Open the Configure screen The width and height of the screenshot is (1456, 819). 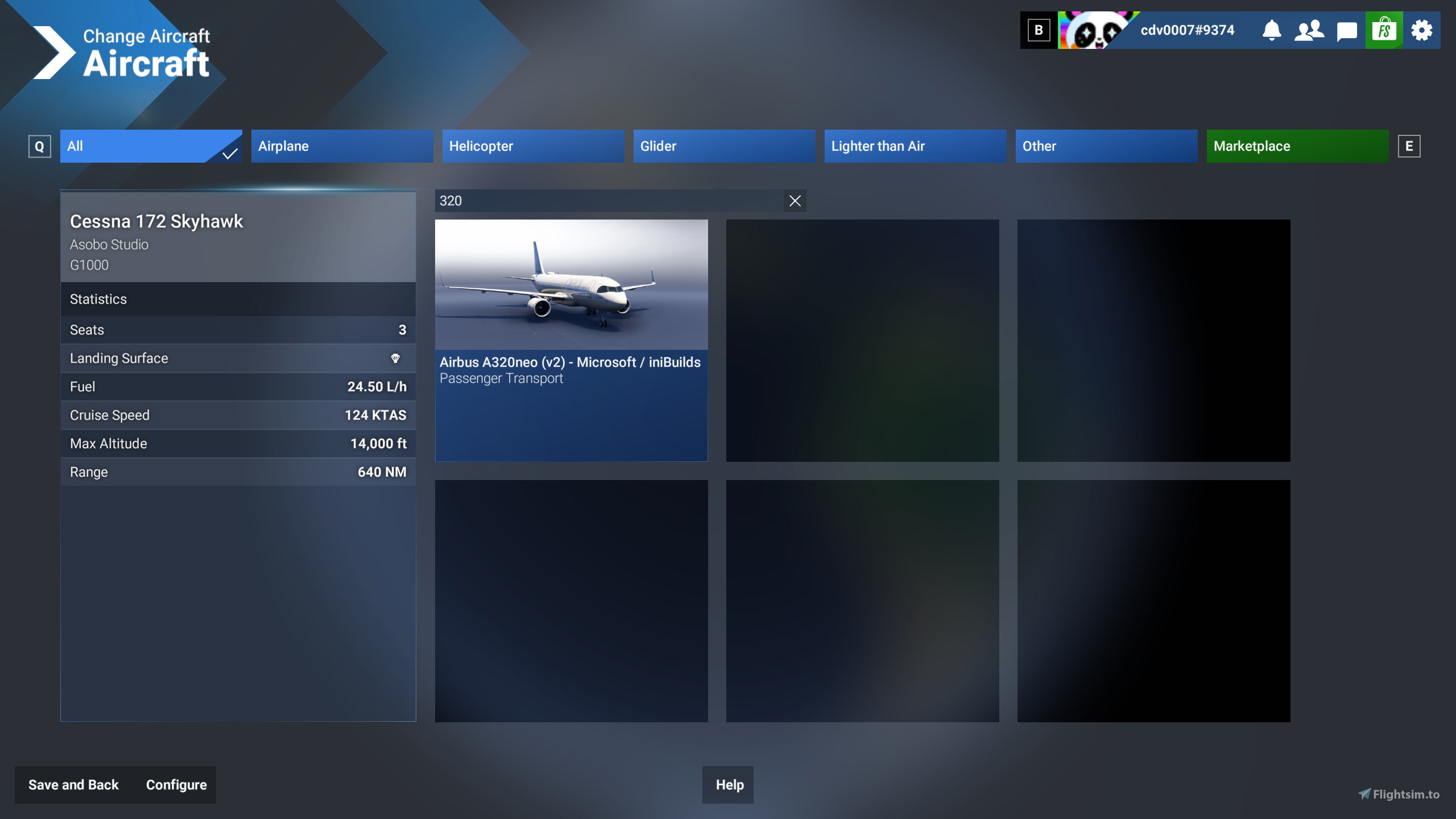click(176, 784)
